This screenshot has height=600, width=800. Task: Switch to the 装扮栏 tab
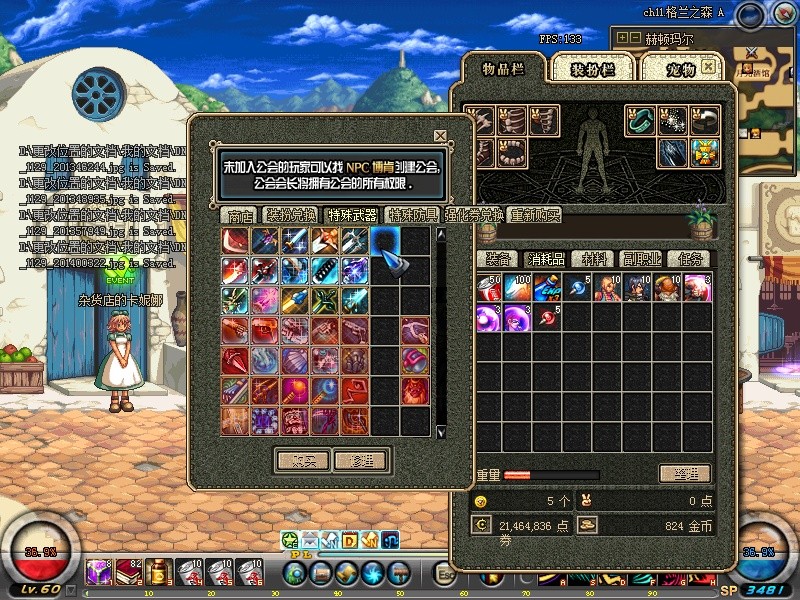tap(591, 68)
